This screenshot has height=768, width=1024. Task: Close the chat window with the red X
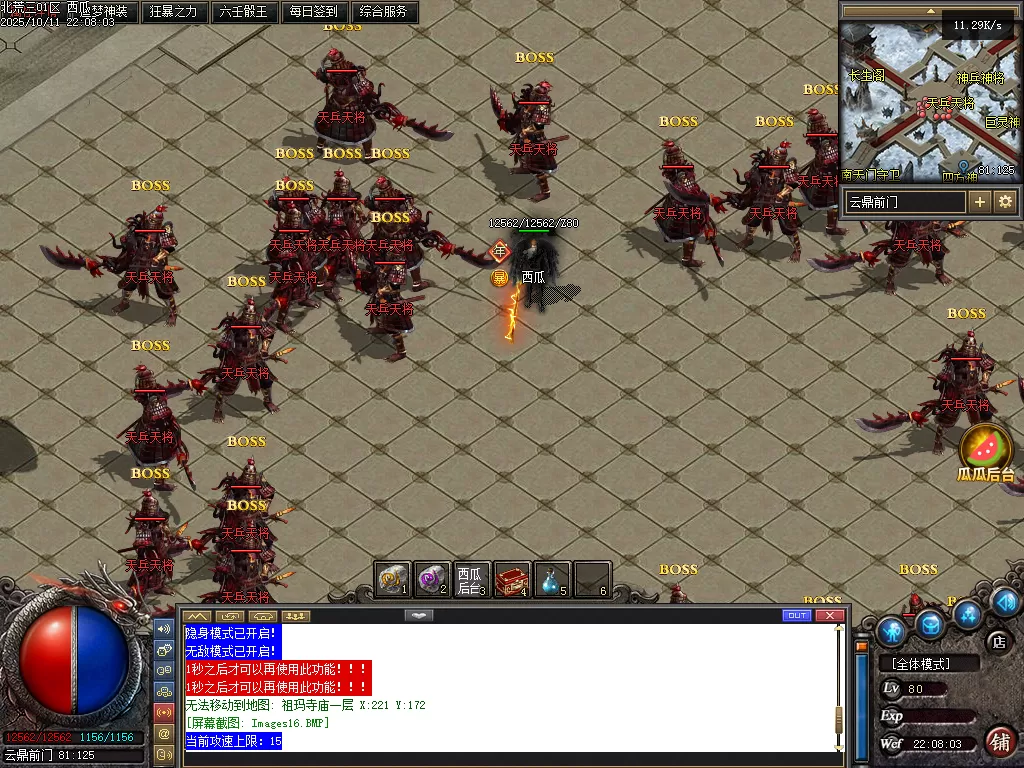tap(828, 615)
